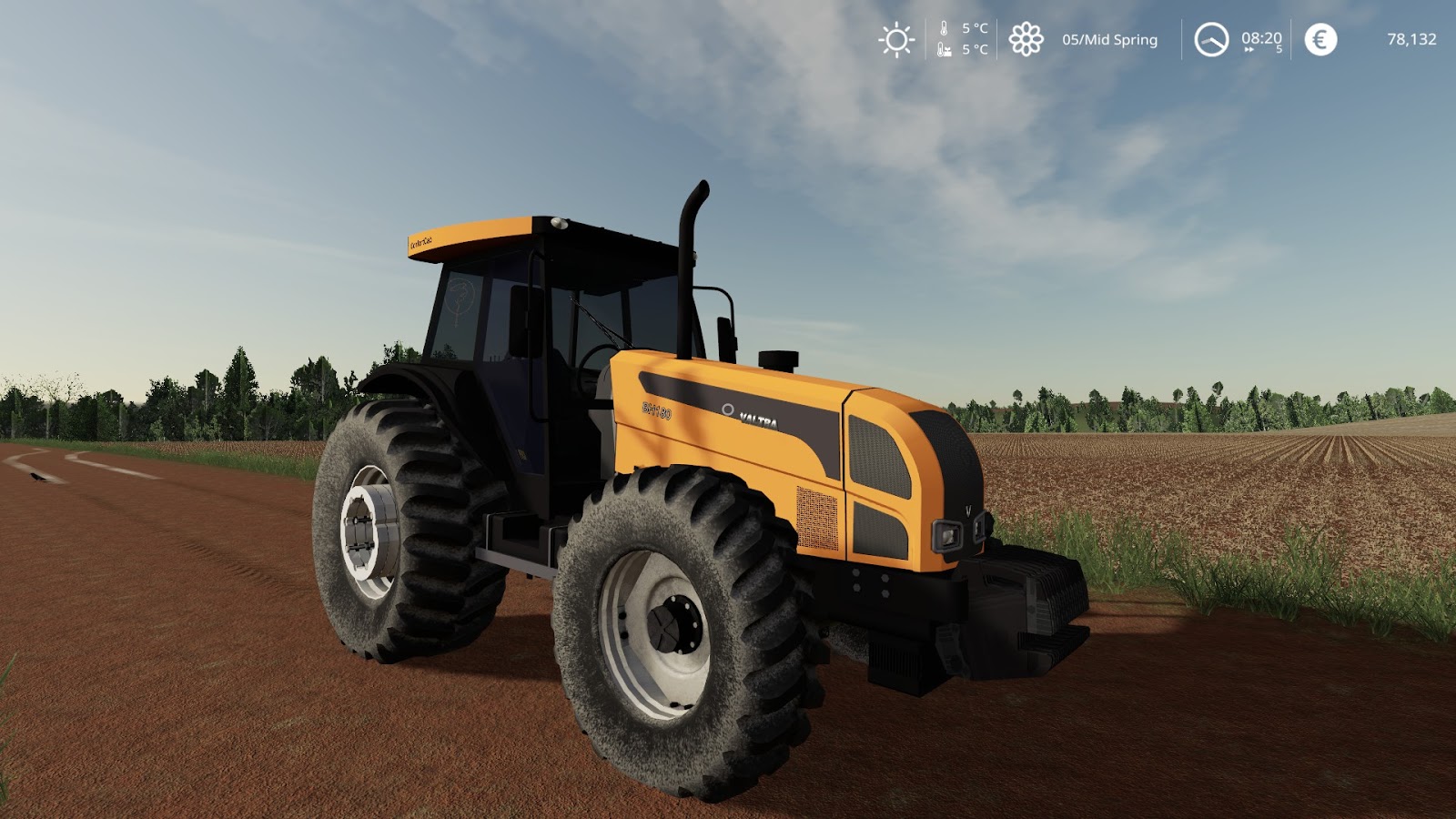This screenshot has height=819, width=1456.
Task: Click the time speed multiplier number 5
Action: point(1279,51)
